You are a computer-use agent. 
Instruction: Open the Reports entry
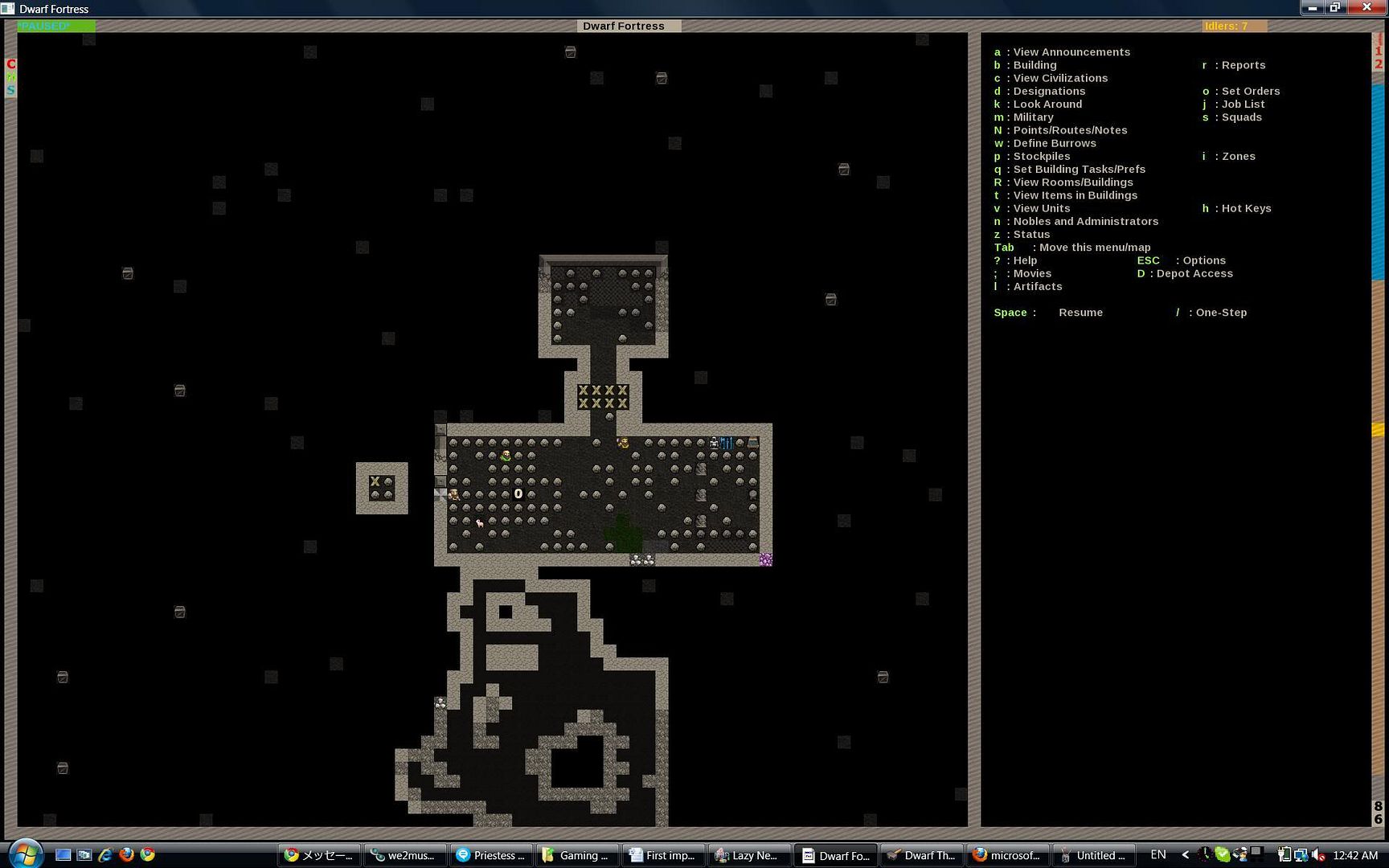(x=1243, y=65)
